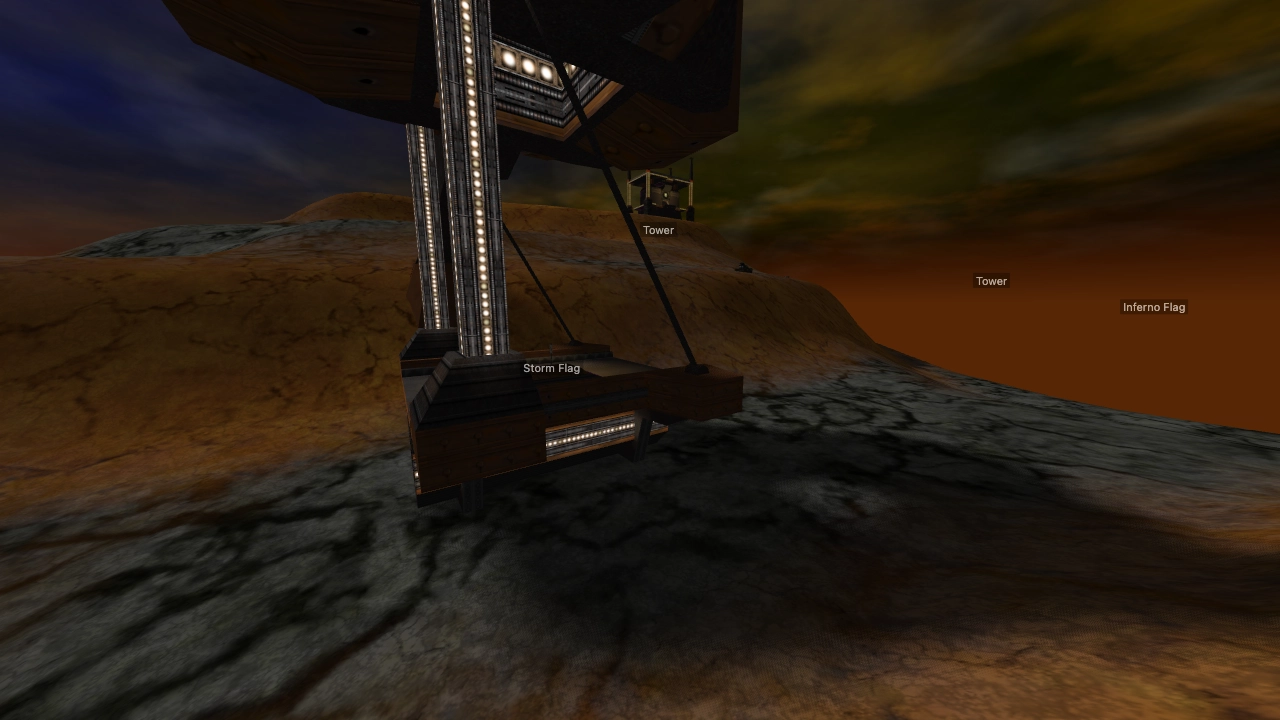The image size is (1280, 720).
Task: Toggle the Inferno Flag waypoint visibility
Action: (x=1154, y=307)
